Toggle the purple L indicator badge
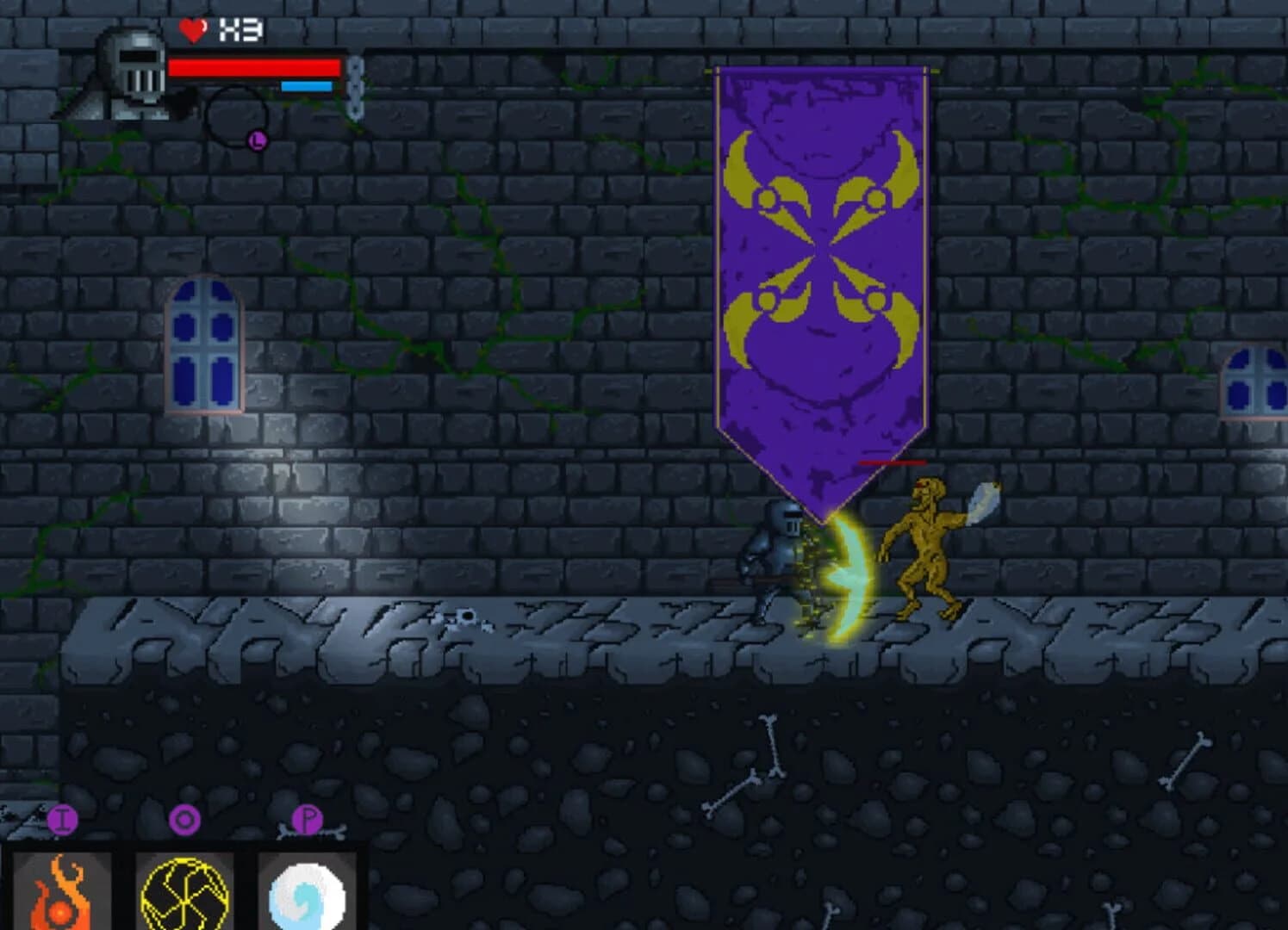 click(257, 140)
